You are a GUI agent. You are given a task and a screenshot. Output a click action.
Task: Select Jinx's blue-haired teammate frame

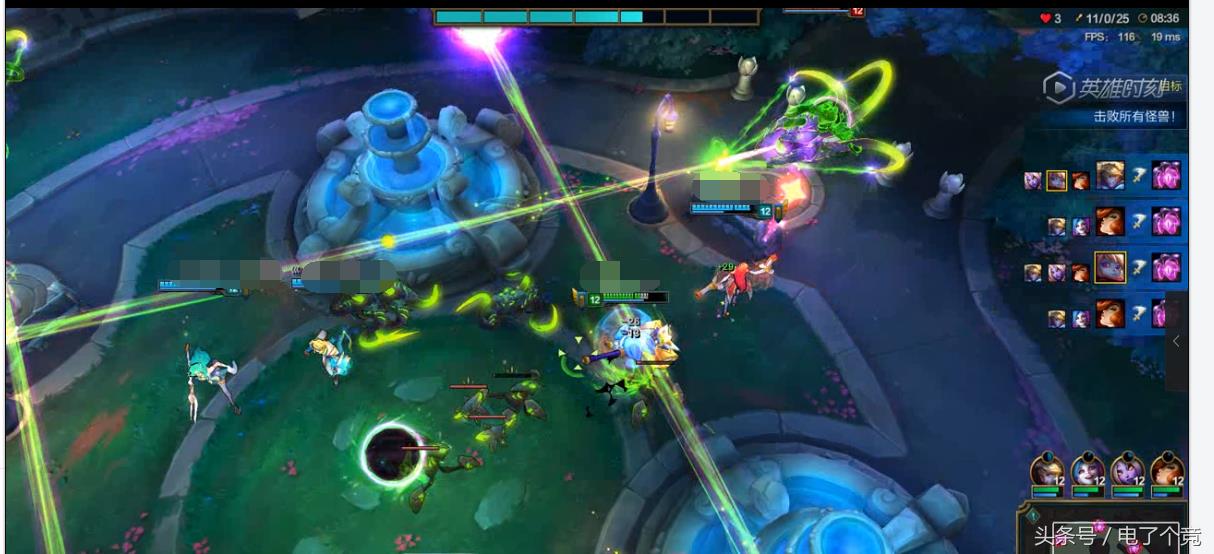pyautogui.click(x=1088, y=472)
